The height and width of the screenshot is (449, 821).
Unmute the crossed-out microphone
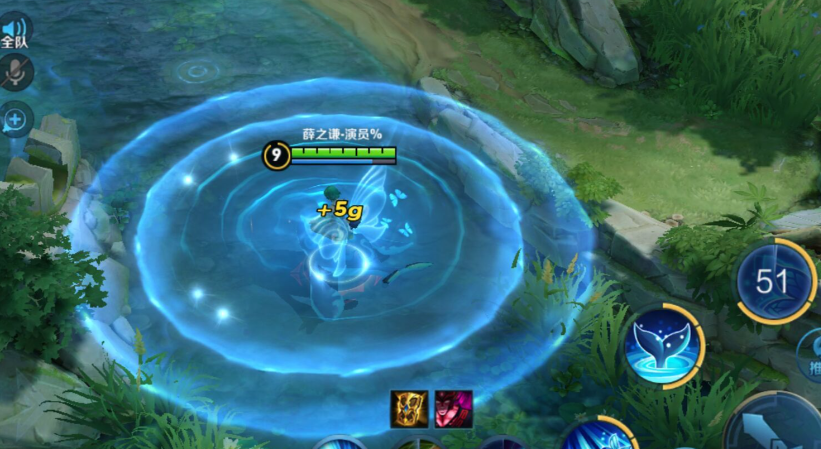point(15,72)
